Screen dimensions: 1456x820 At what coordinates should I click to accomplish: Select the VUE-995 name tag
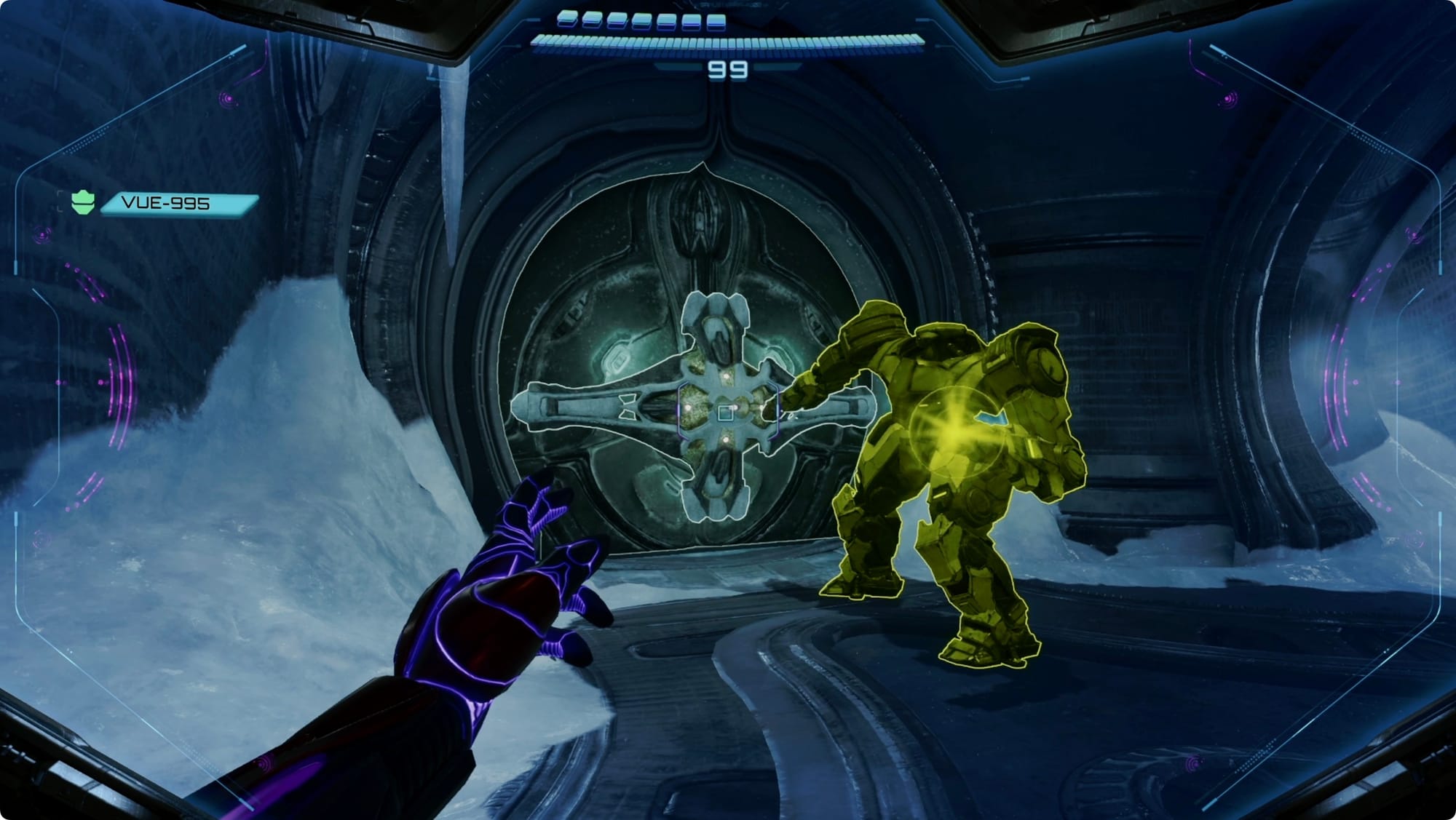tap(179, 203)
